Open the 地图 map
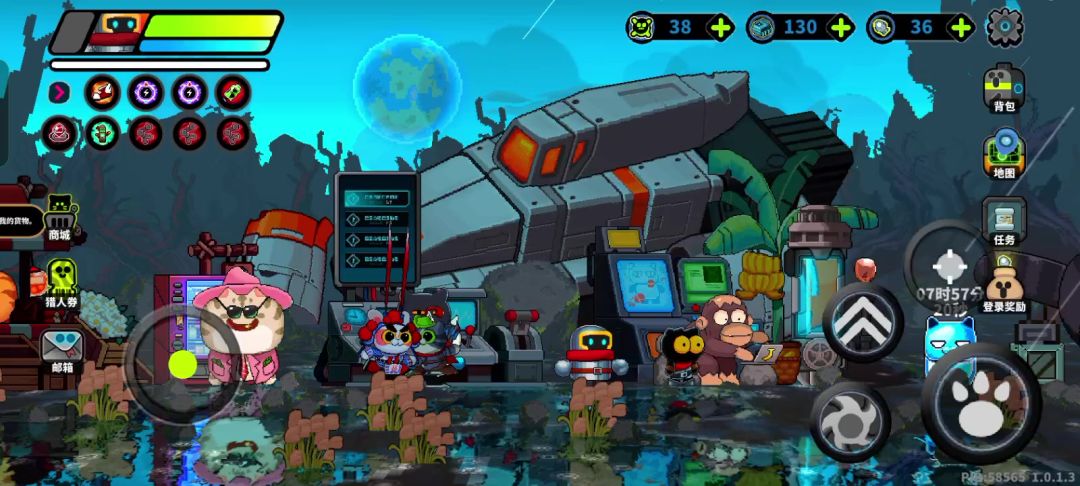The height and width of the screenshot is (486, 1080). [1003, 155]
